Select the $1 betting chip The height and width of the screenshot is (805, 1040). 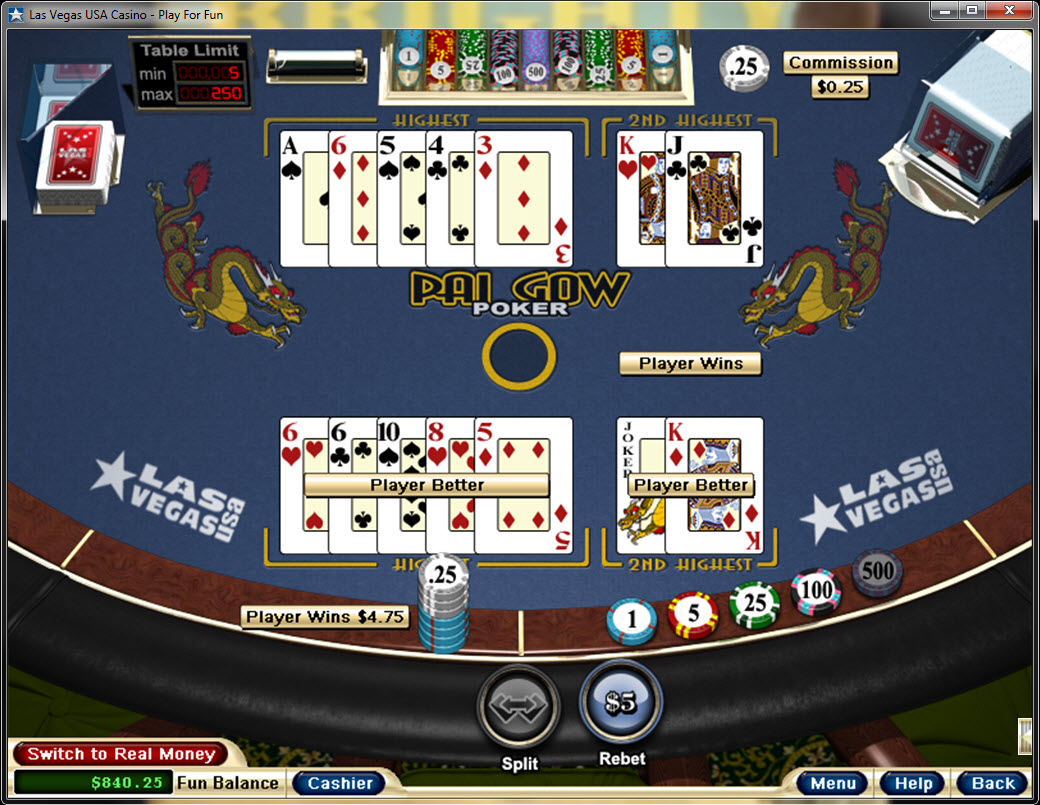coord(631,621)
